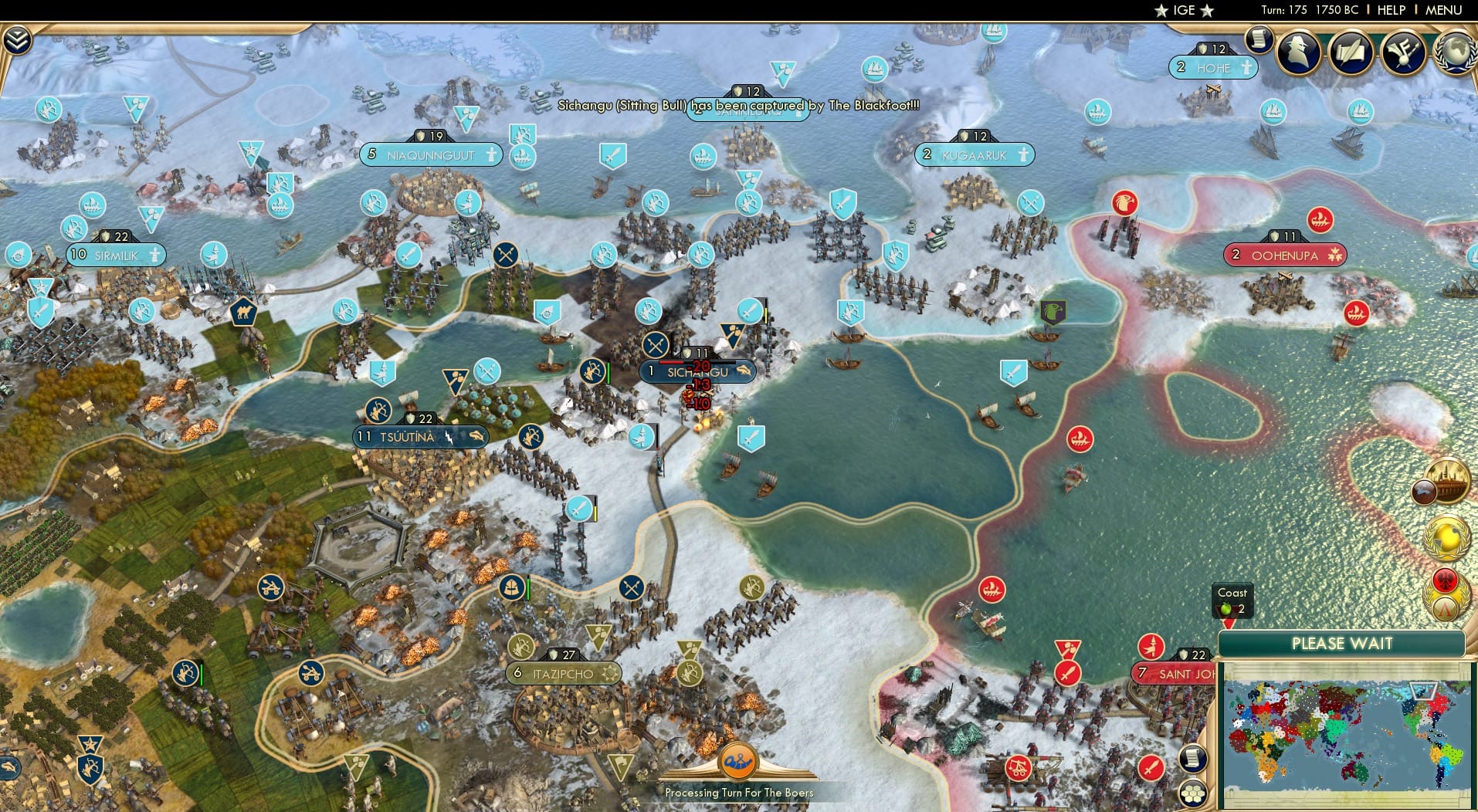Select the Tsùùtínà city banner
This screenshot has width=1478, height=812.
pos(417,436)
